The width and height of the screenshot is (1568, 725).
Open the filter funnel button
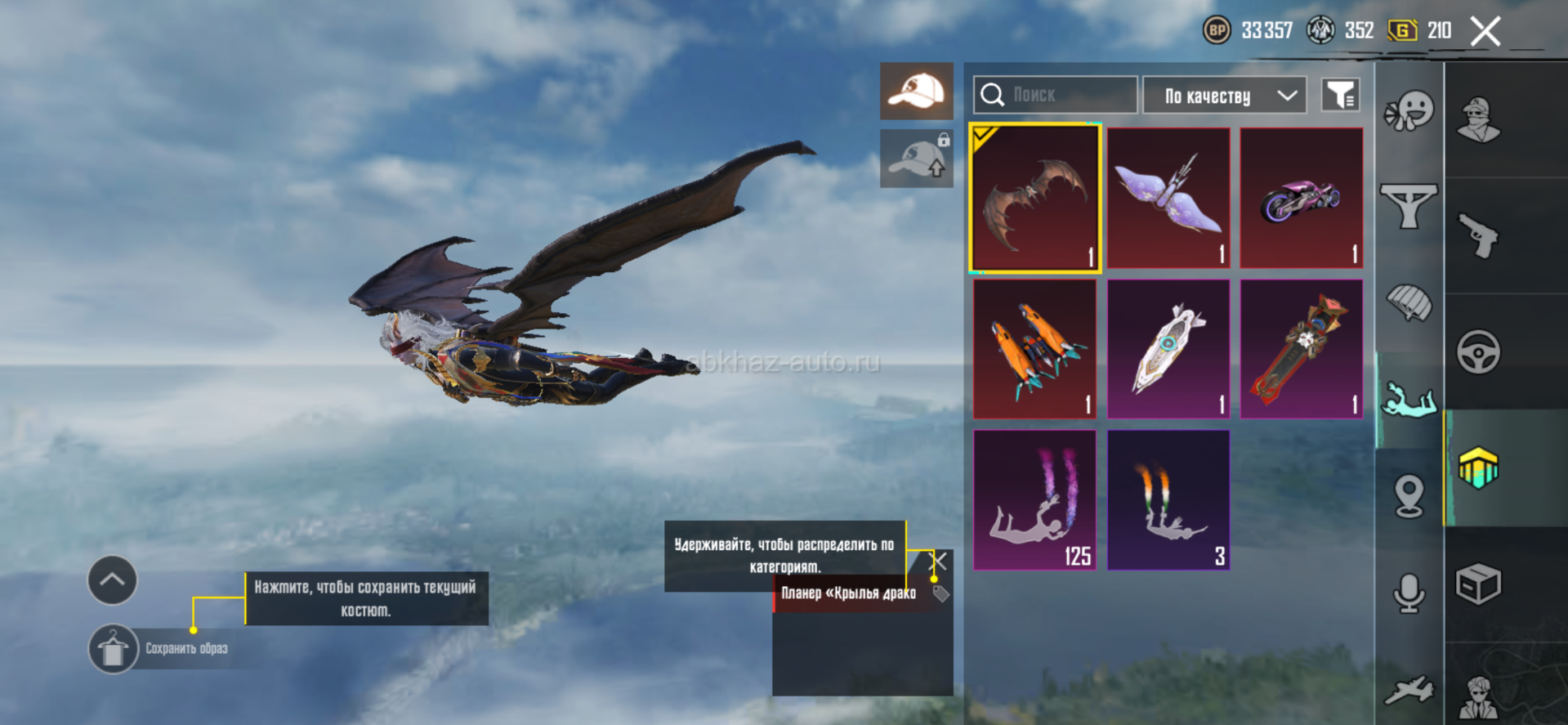[1340, 96]
